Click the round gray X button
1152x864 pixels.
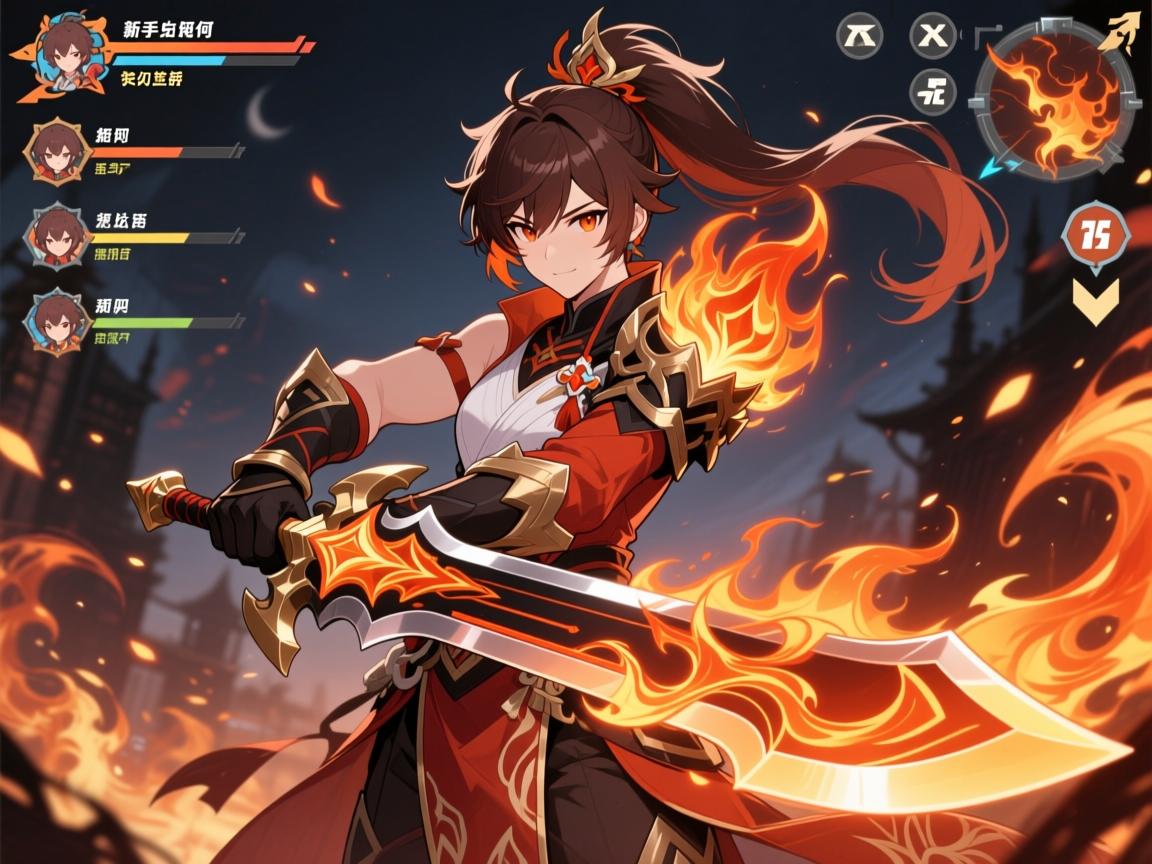click(x=932, y=35)
